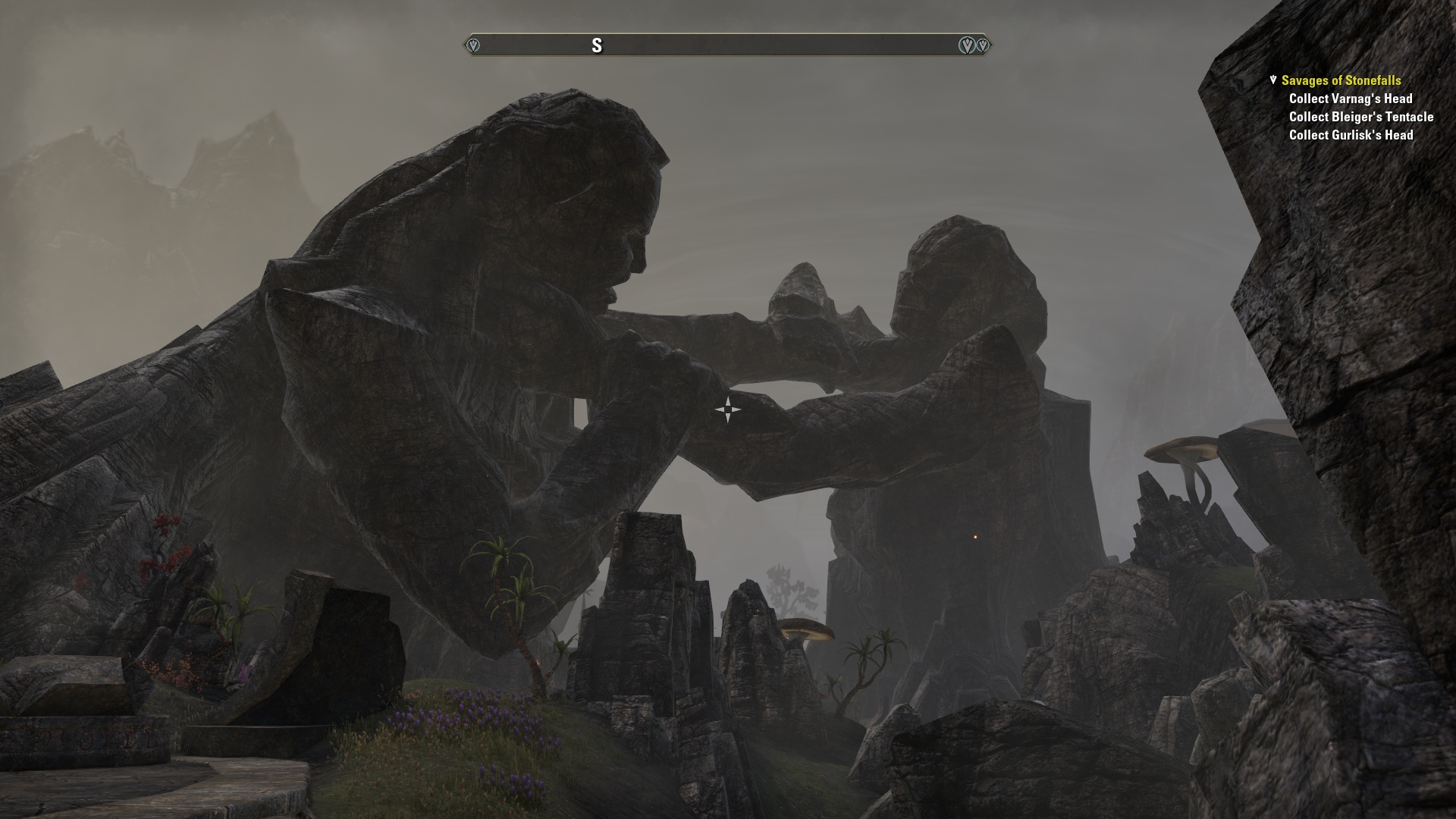1456x819 pixels.
Task: Select the Savages of Stonefalls quest title
Action: coord(1341,80)
